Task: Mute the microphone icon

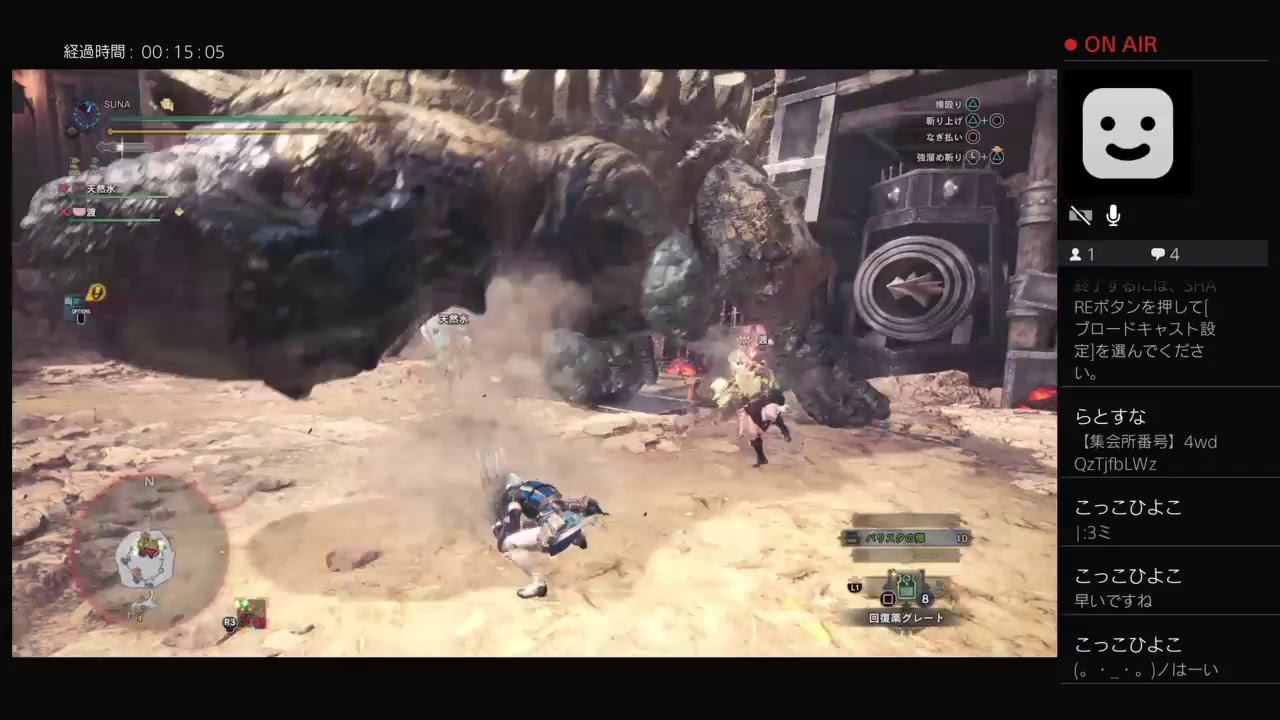Action: pos(1113,214)
